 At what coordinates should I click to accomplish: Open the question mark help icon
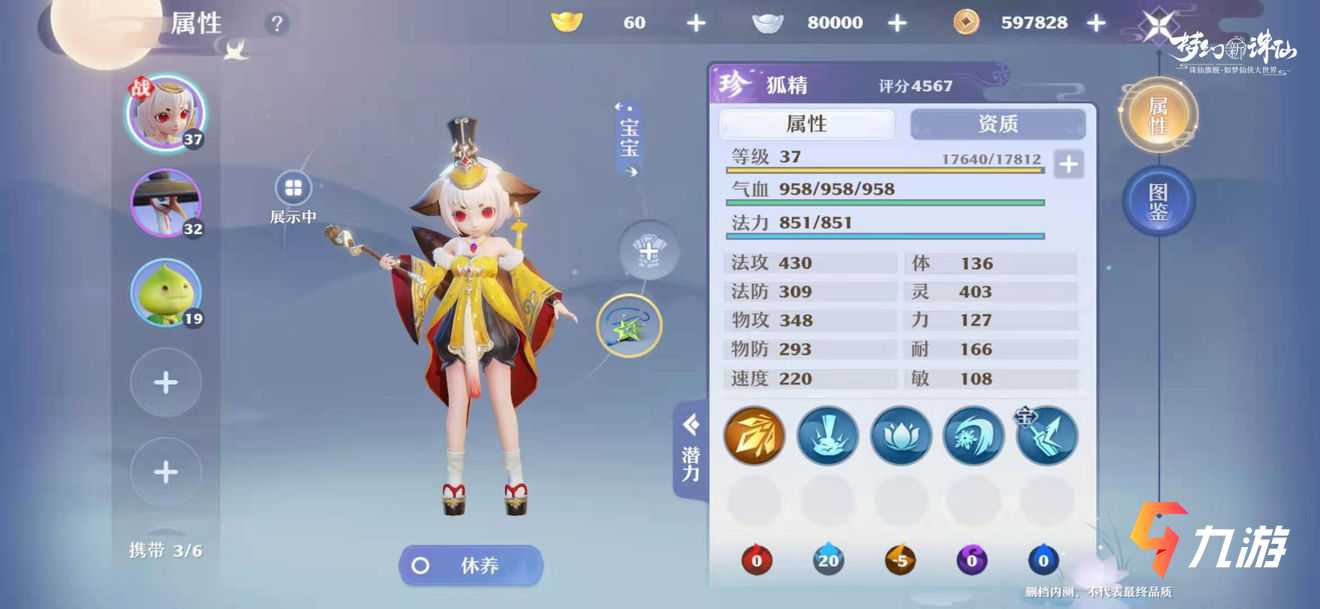(x=277, y=23)
